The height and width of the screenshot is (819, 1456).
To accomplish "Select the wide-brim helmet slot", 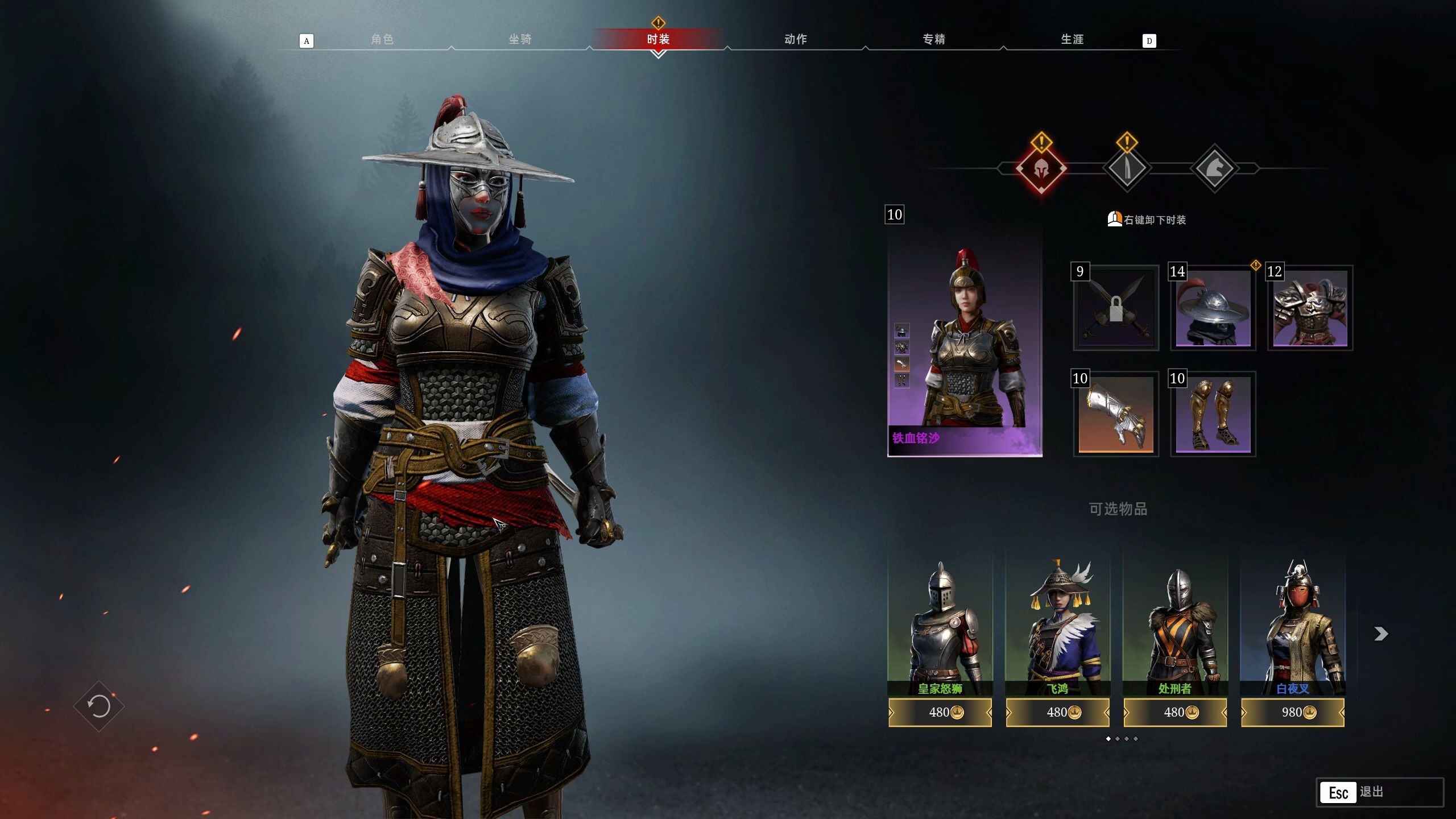I will 1213,308.
